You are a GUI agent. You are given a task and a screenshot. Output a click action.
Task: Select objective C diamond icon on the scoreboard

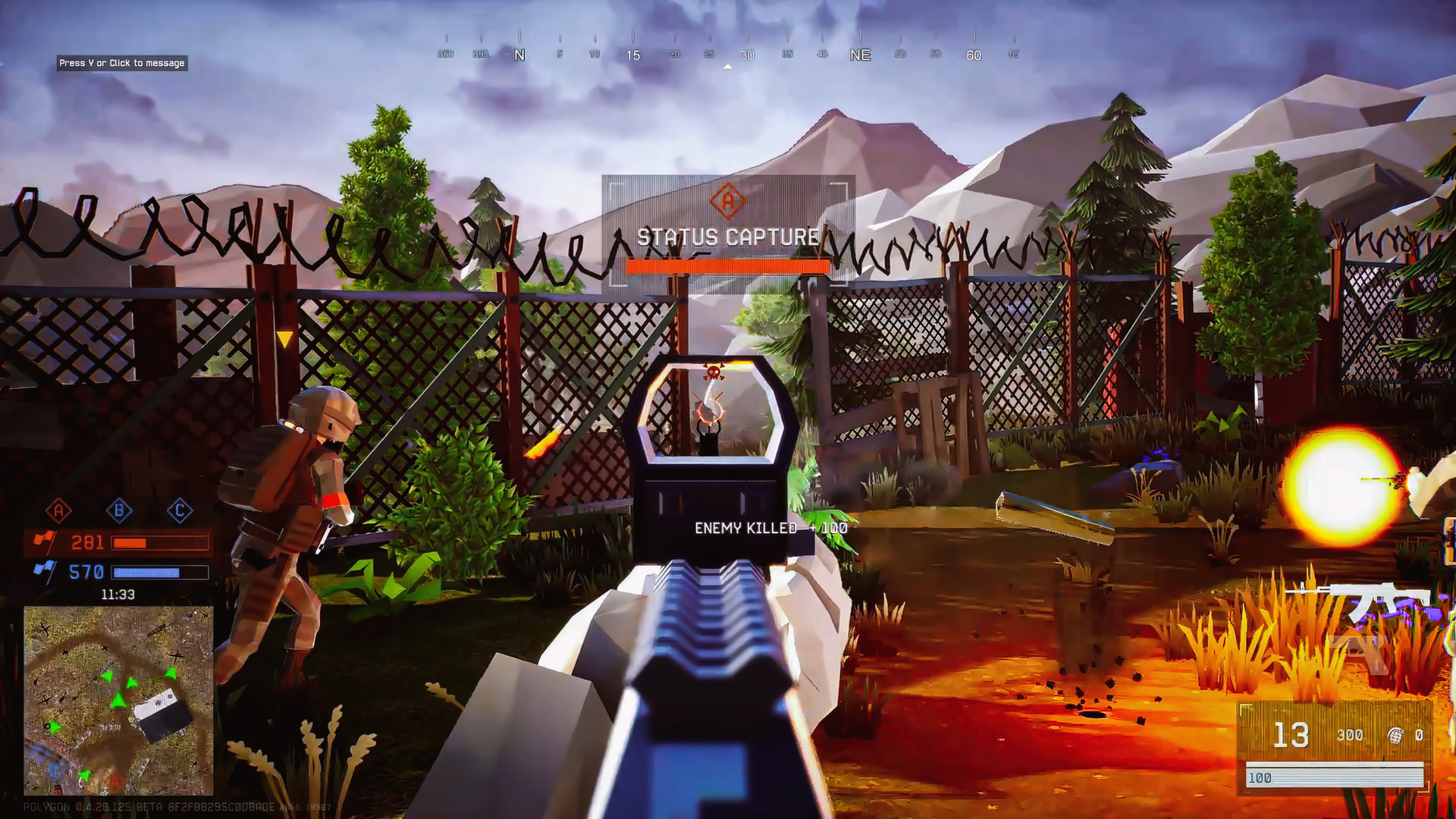(x=180, y=510)
